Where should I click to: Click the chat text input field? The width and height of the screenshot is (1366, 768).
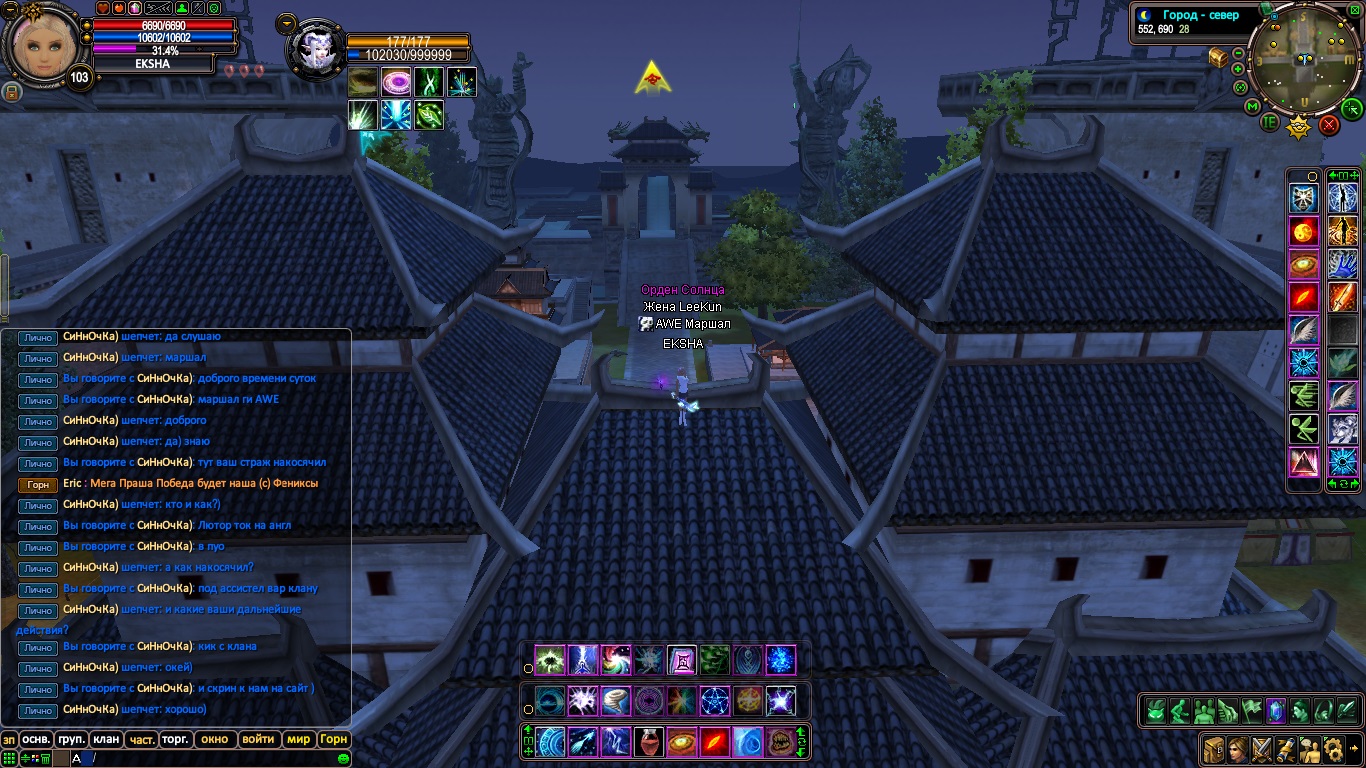[200, 759]
